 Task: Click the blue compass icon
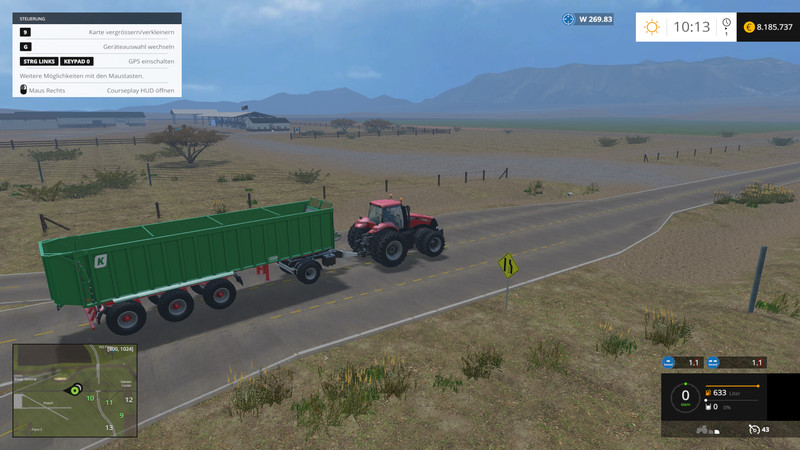coord(568,19)
